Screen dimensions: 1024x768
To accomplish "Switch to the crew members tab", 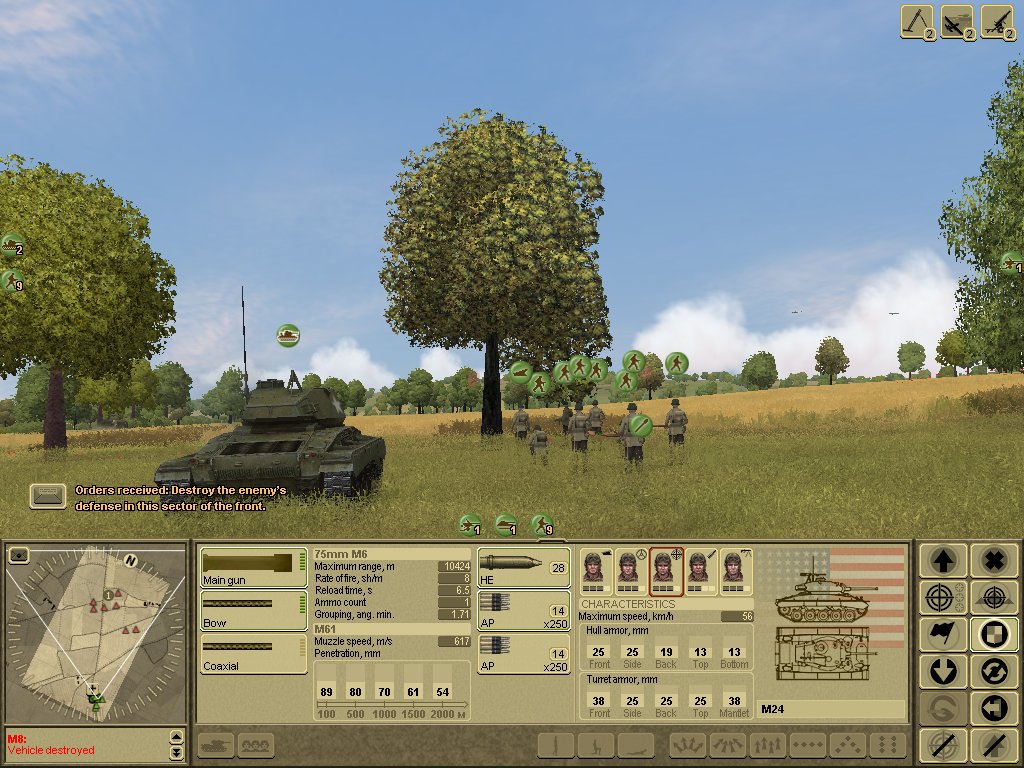I will 256,745.
